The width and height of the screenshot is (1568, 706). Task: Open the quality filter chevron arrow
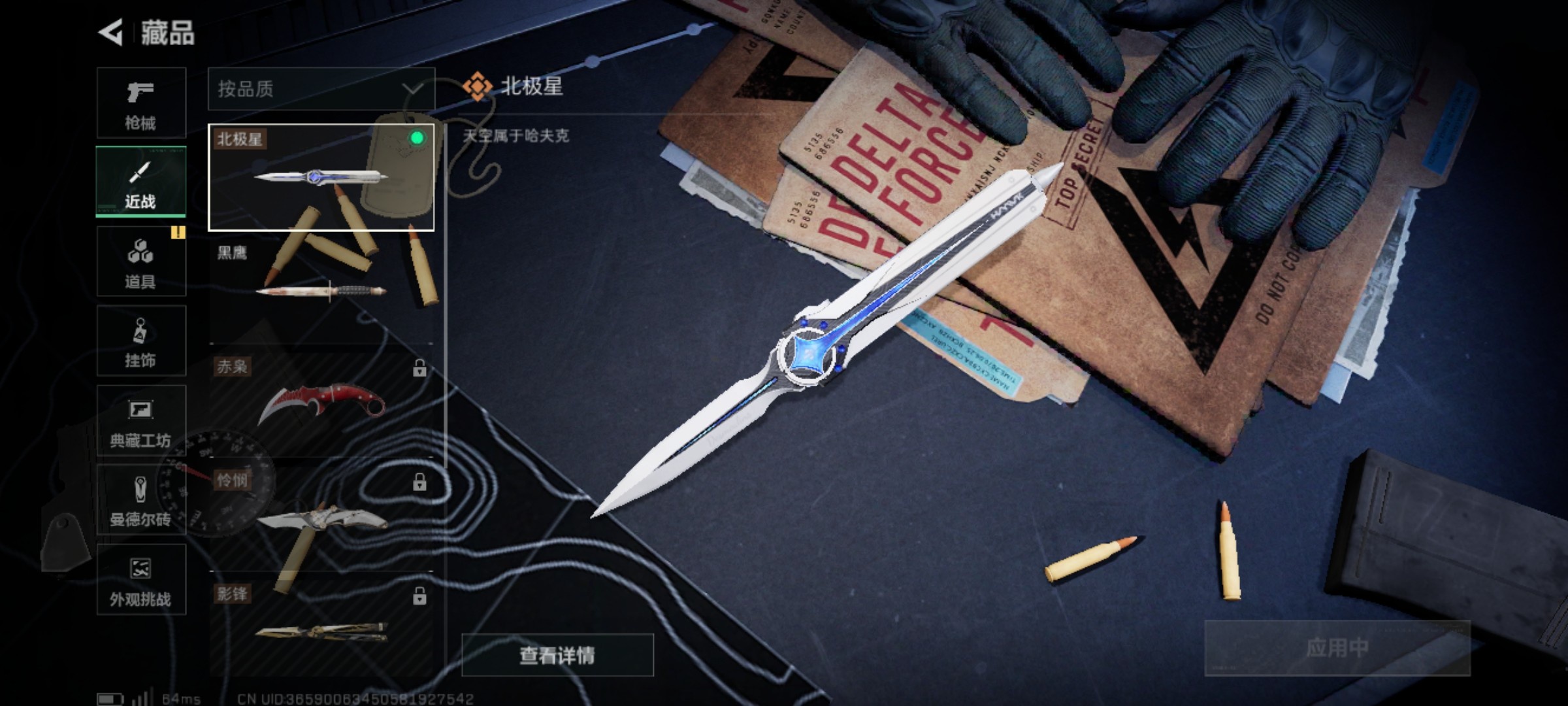click(412, 90)
